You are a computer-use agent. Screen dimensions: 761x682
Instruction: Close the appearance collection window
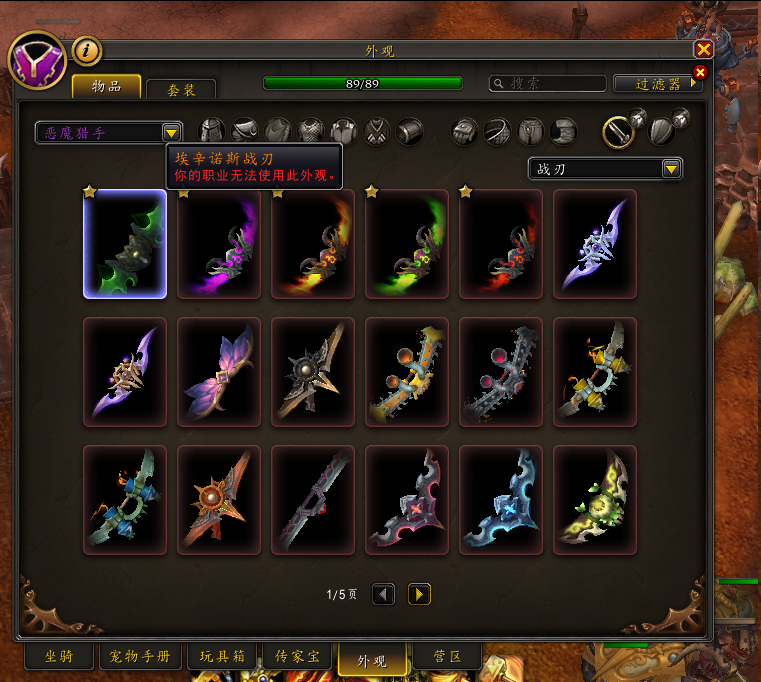(x=704, y=49)
